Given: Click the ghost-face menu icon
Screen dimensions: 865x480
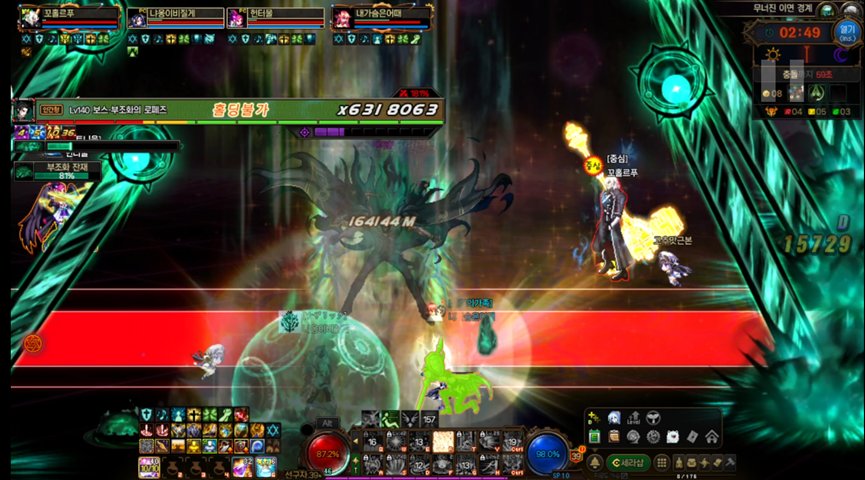Looking at the screenshot, I should (614, 418).
